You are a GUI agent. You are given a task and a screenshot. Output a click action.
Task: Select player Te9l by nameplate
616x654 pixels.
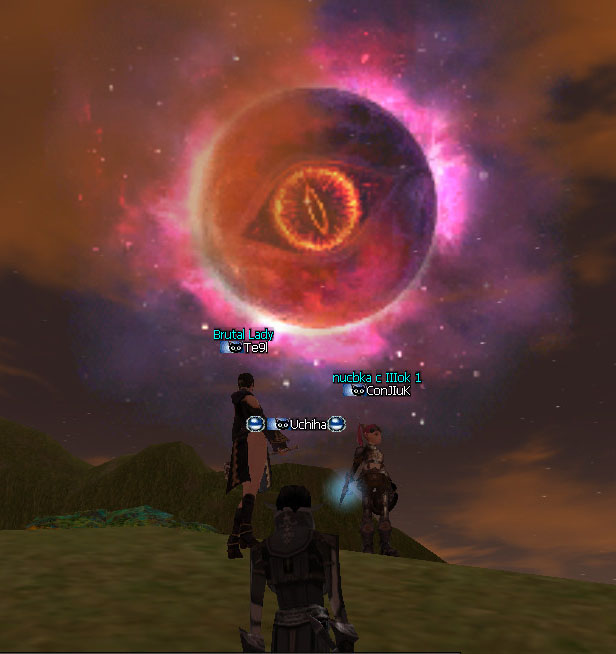point(255,348)
